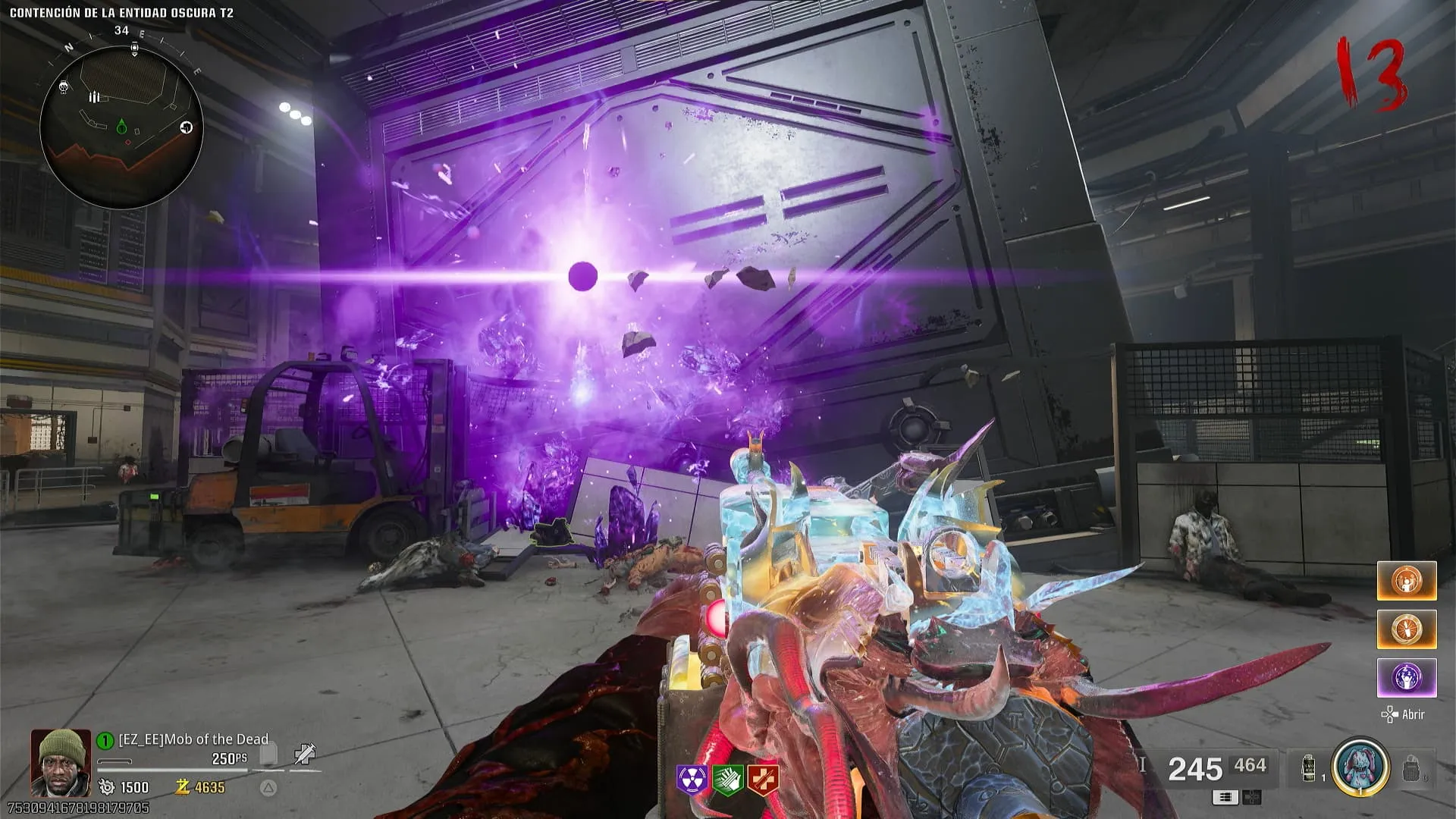Click the highlighted weapon fire-mode indicator
This screenshot has width=1456, height=819.
pyautogui.click(x=1225, y=797)
